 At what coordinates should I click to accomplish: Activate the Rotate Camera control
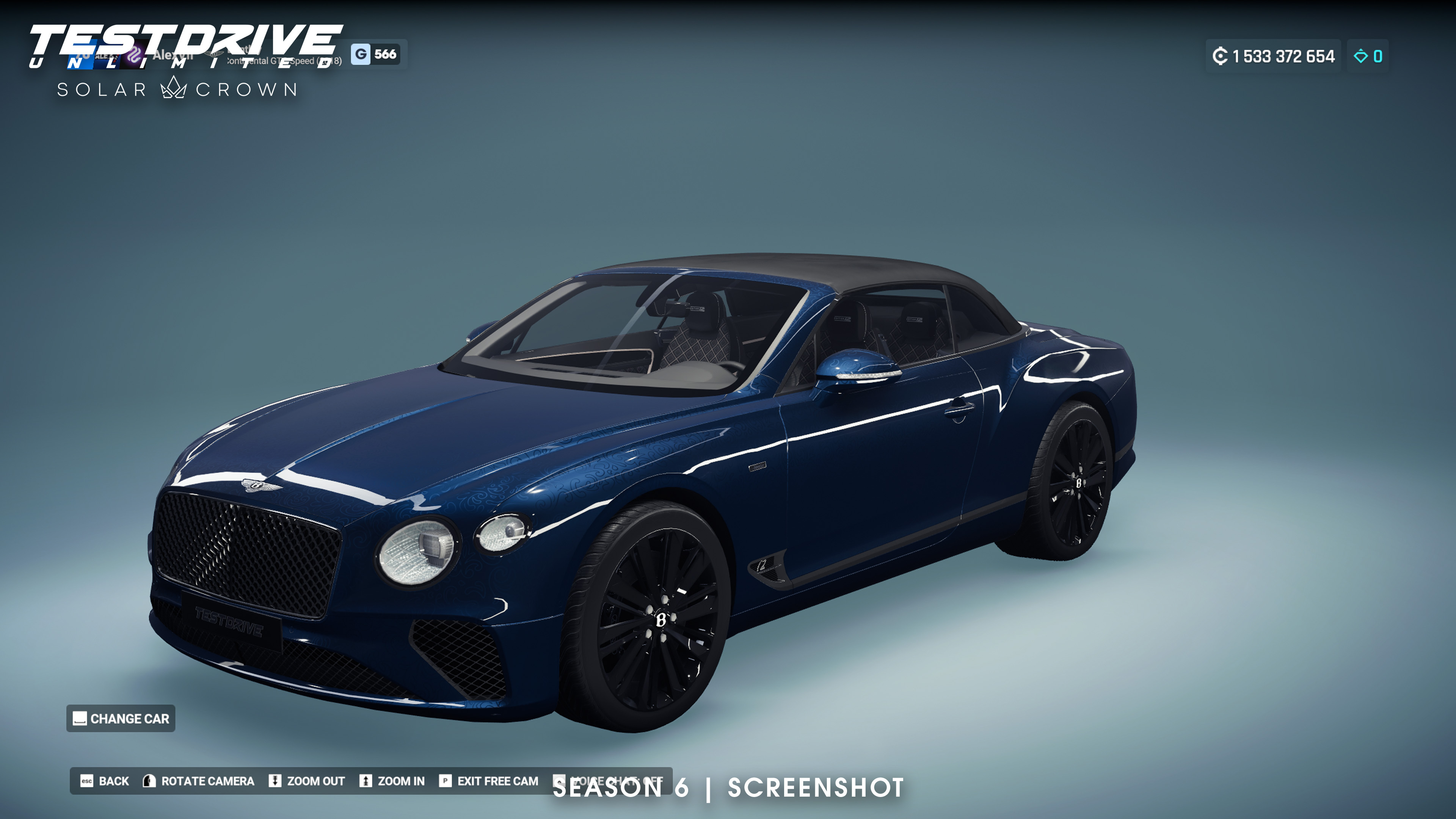coord(198,781)
